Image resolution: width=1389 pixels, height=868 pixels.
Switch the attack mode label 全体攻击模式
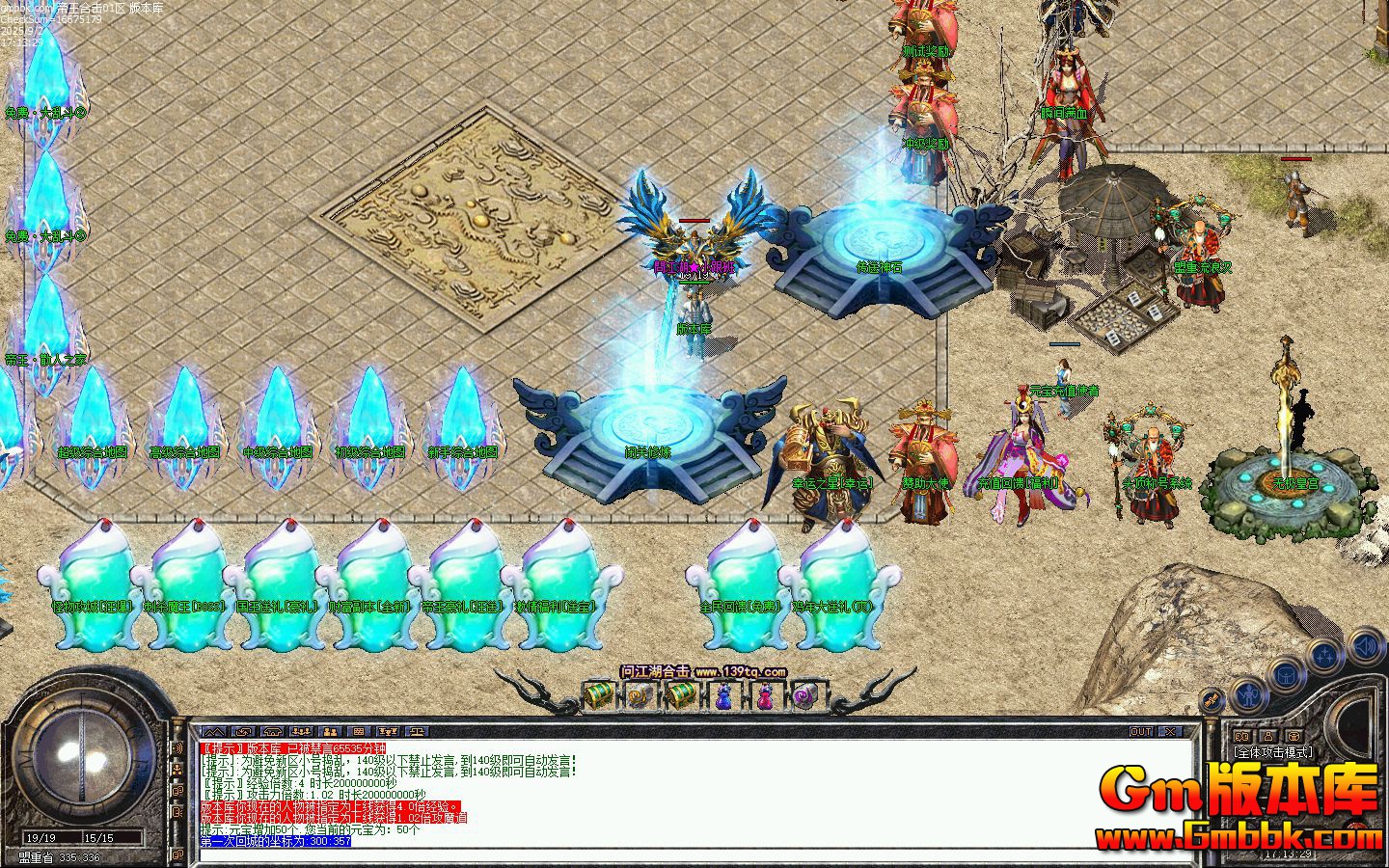(x=1271, y=752)
